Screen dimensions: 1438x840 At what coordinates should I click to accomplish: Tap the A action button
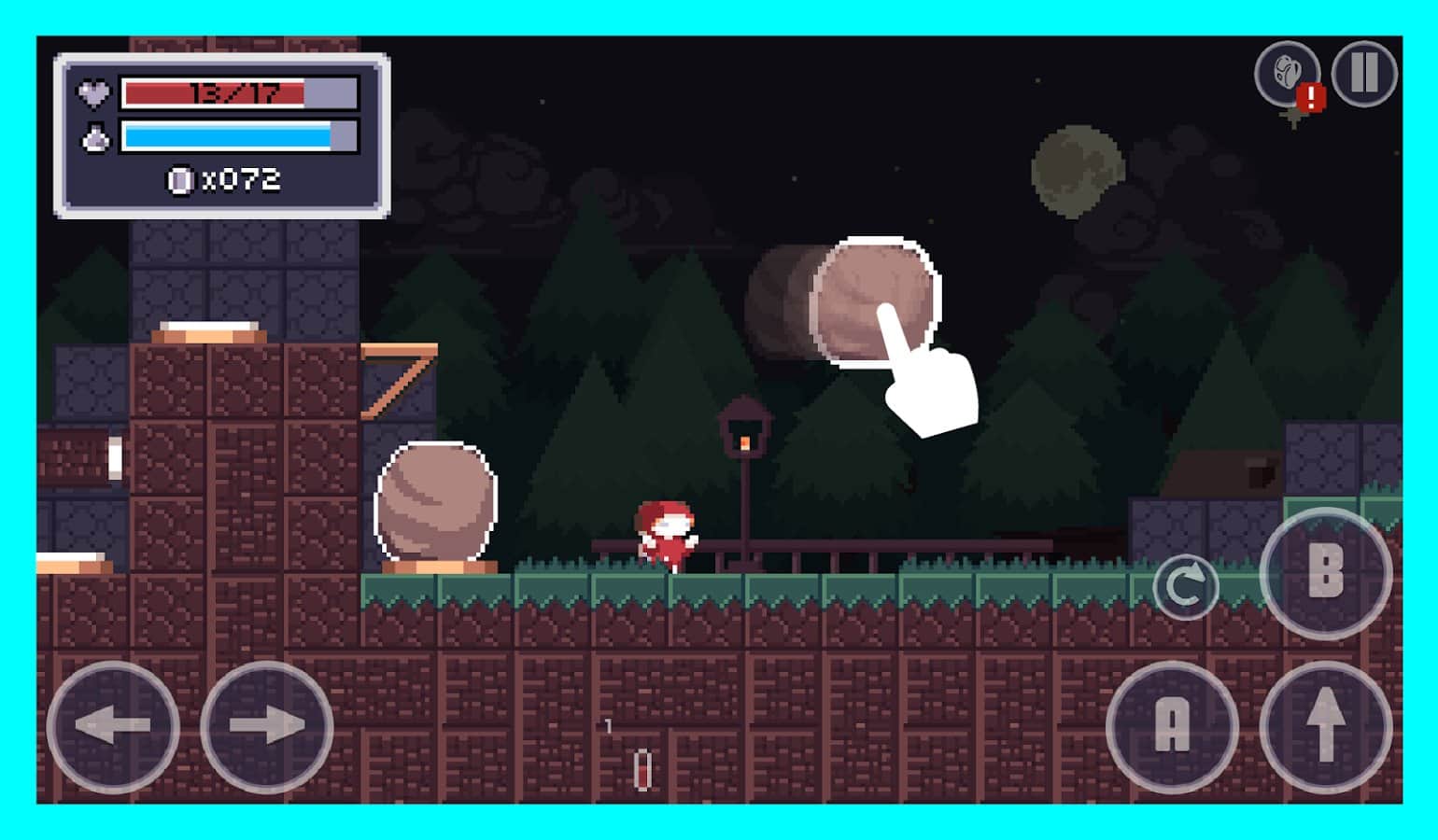coord(1173,729)
